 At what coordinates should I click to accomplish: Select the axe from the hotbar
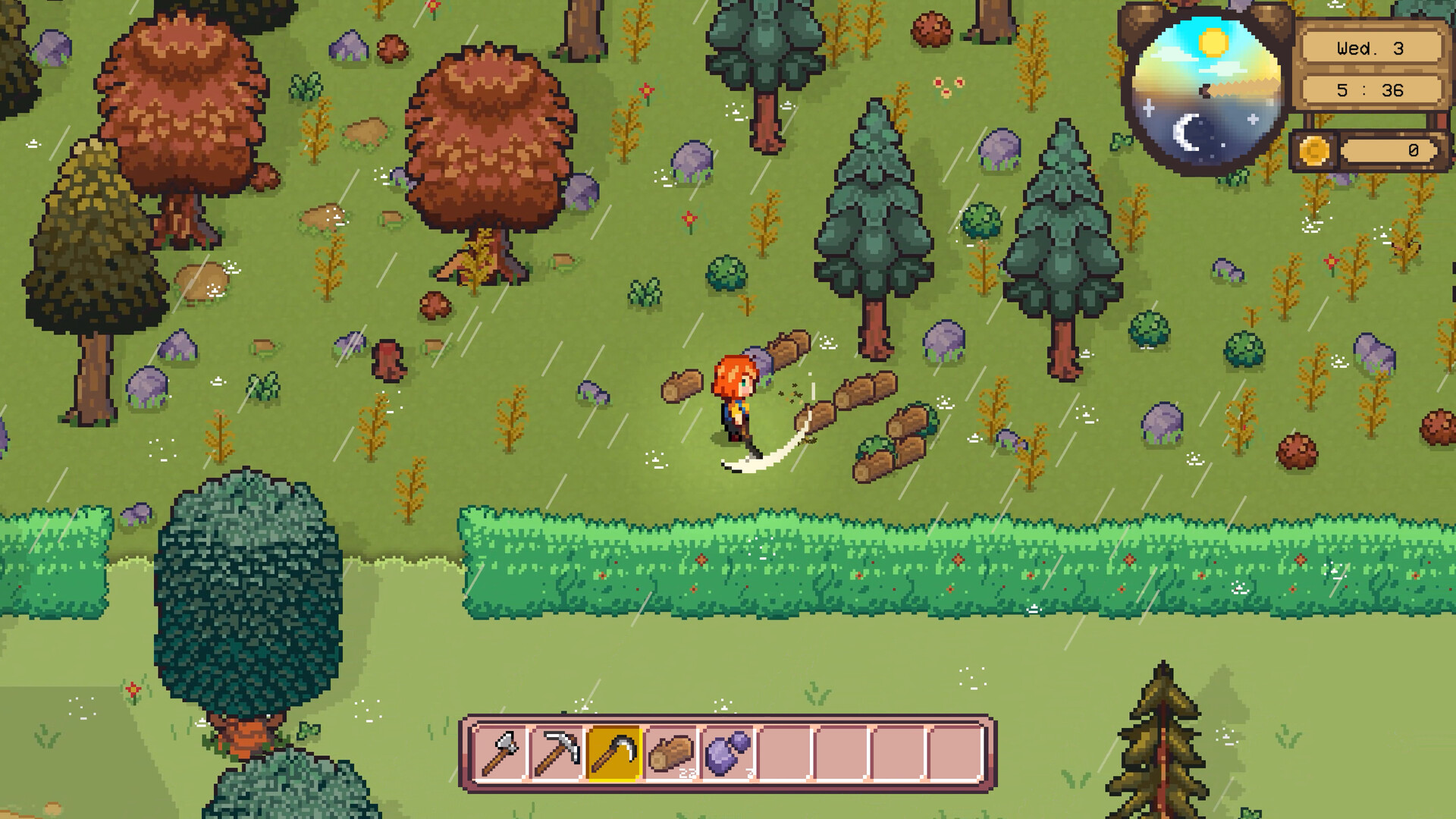(x=500, y=750)
